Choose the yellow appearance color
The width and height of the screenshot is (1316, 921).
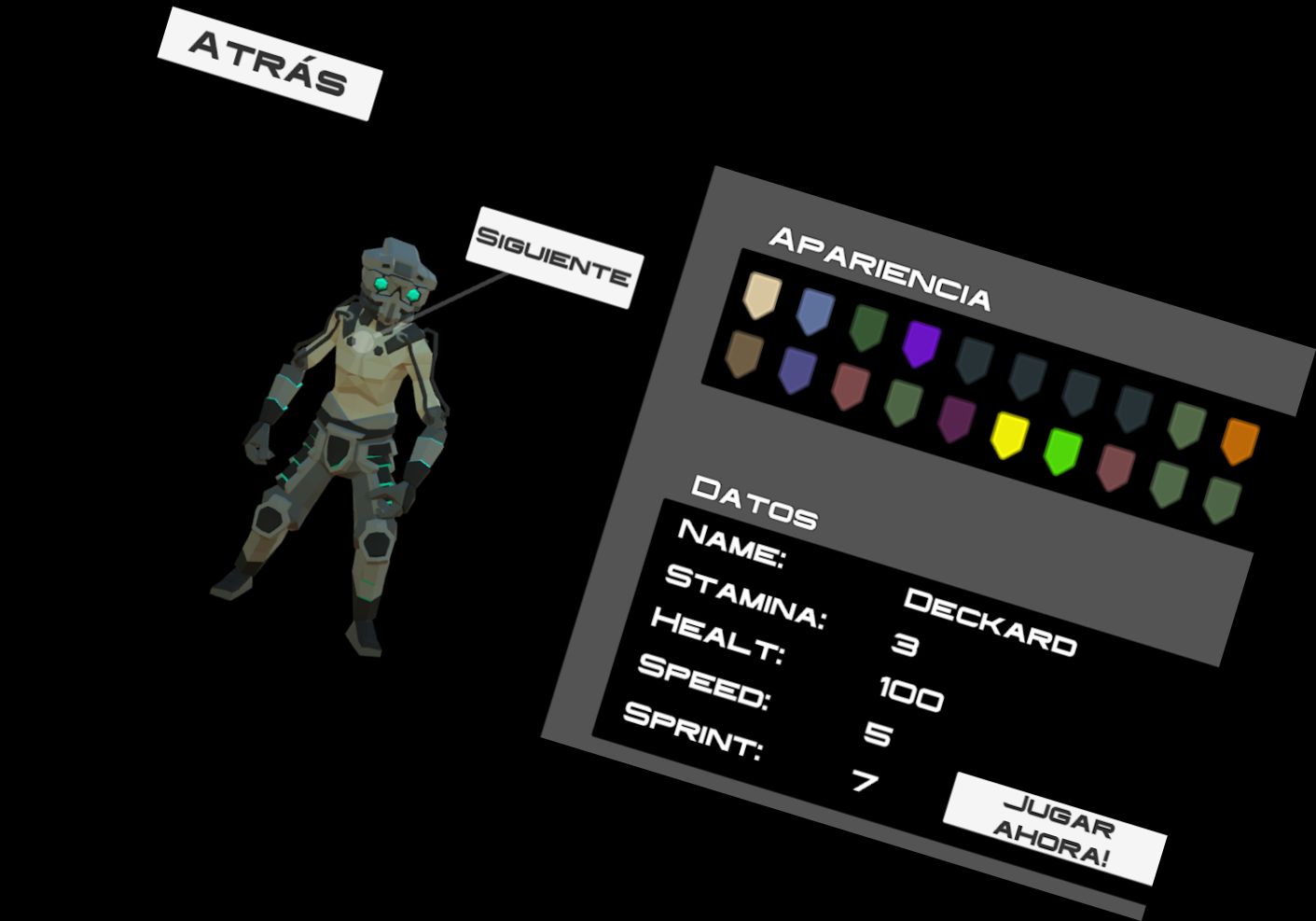coord(1007,434)
